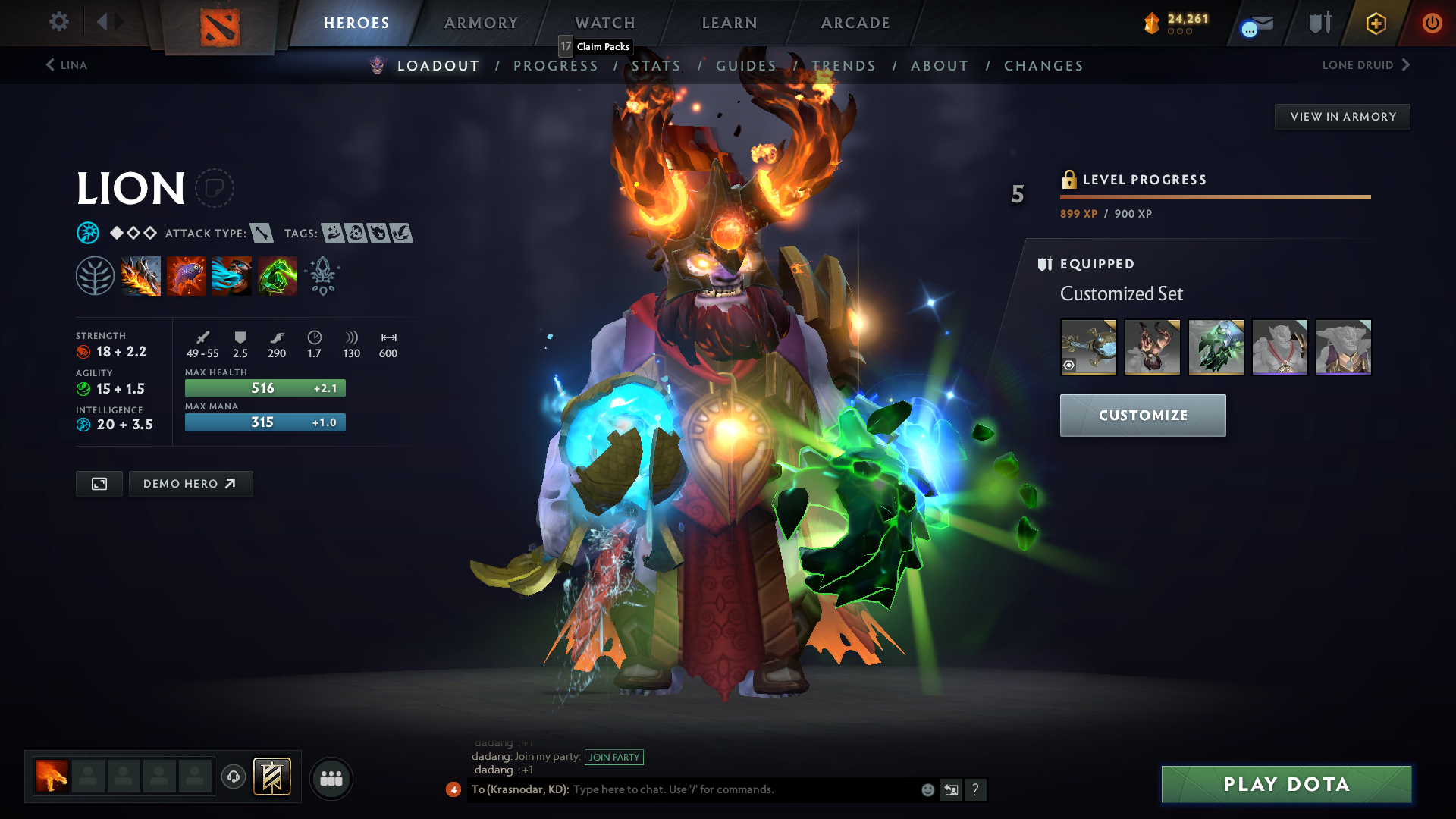Toggle Lion's Hex ability icon
This screenshot has height=819, width=1456.
187,275
